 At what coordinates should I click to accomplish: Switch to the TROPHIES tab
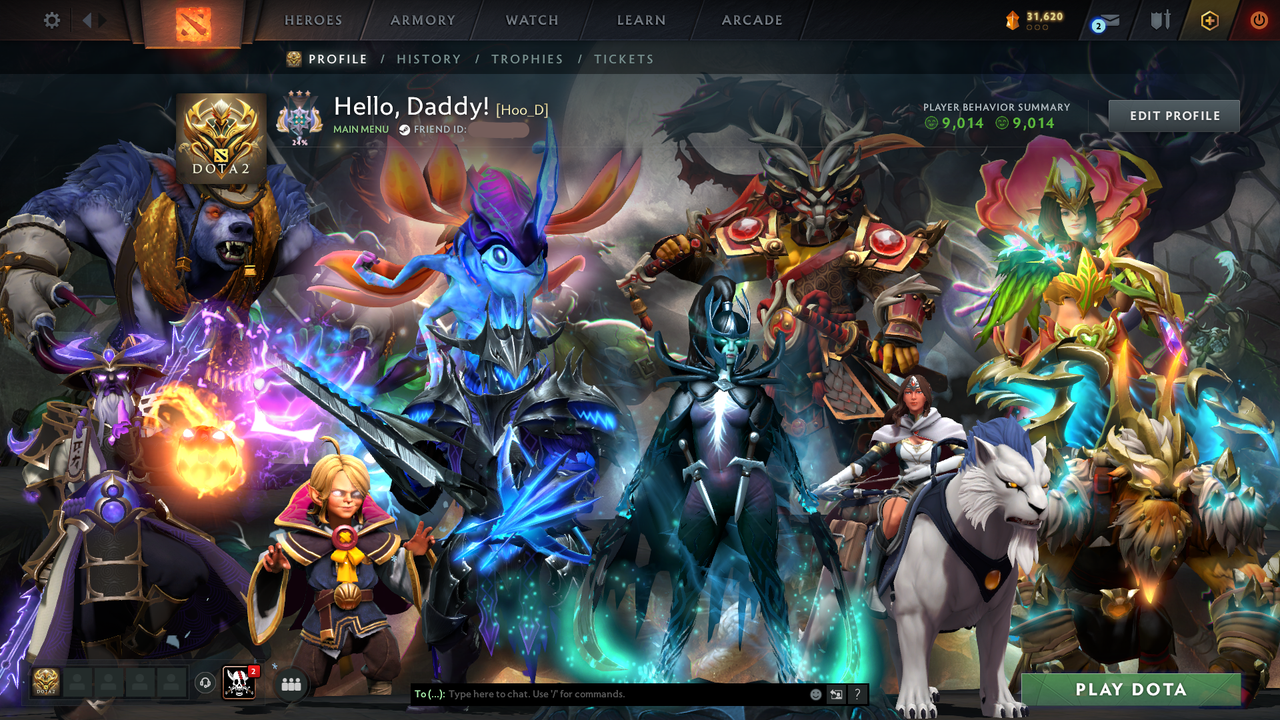(527, 59)
